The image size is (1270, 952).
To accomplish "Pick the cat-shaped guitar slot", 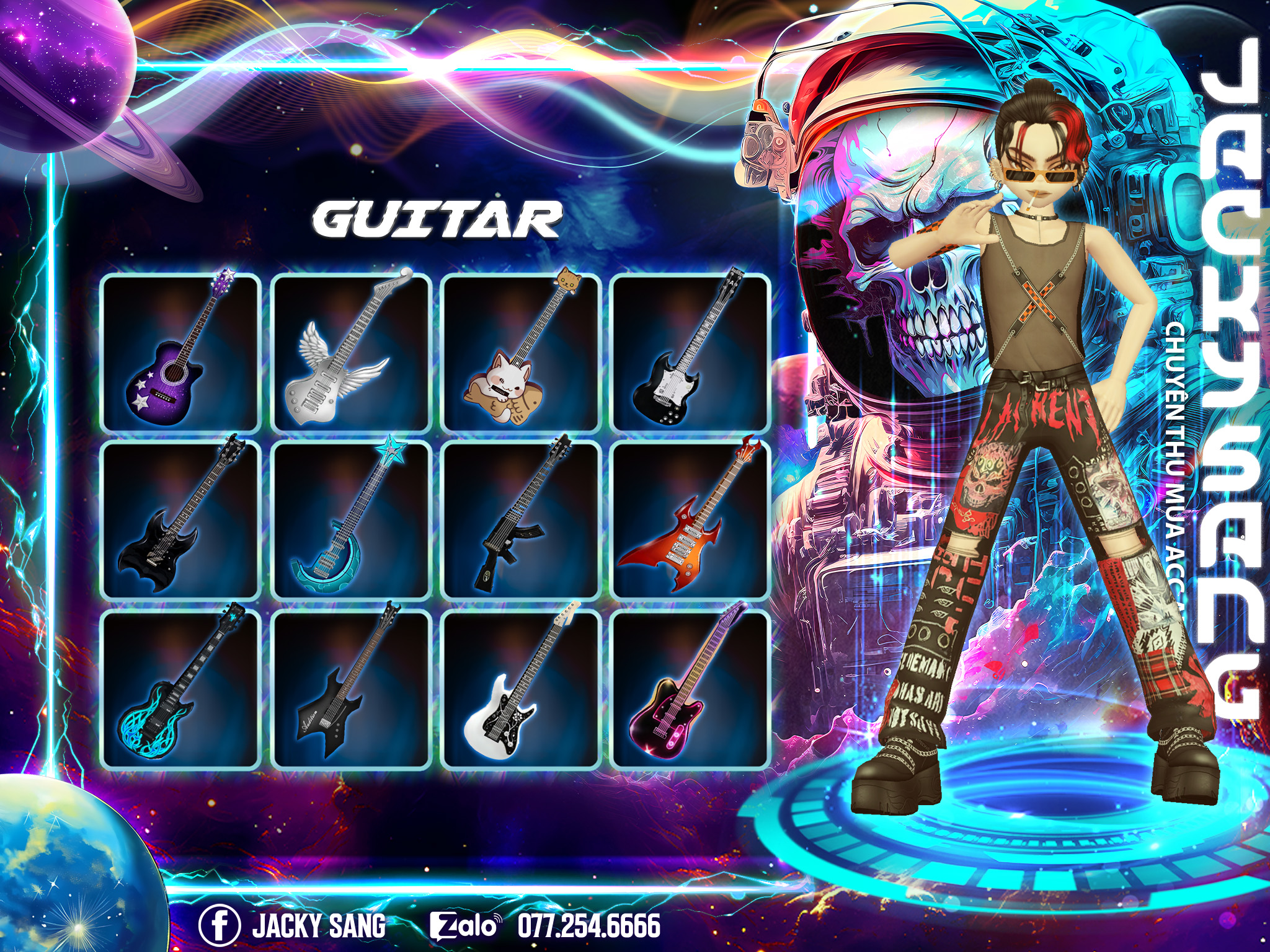I will point(521,353).
